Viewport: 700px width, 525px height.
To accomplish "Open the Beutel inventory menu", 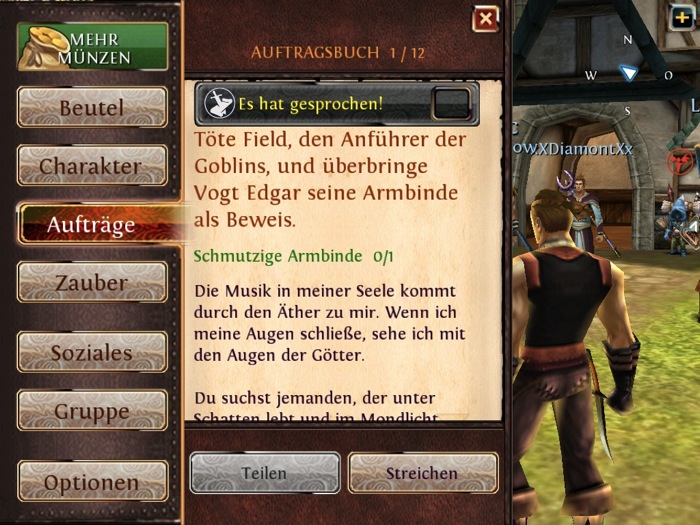I will 92,107.
